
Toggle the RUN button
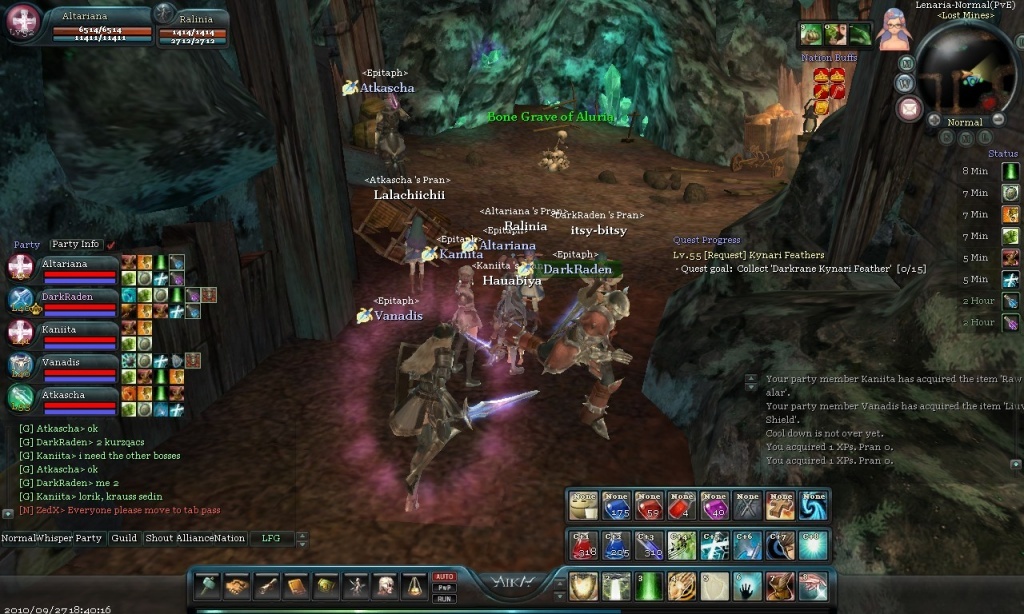[x=443, y=598]
